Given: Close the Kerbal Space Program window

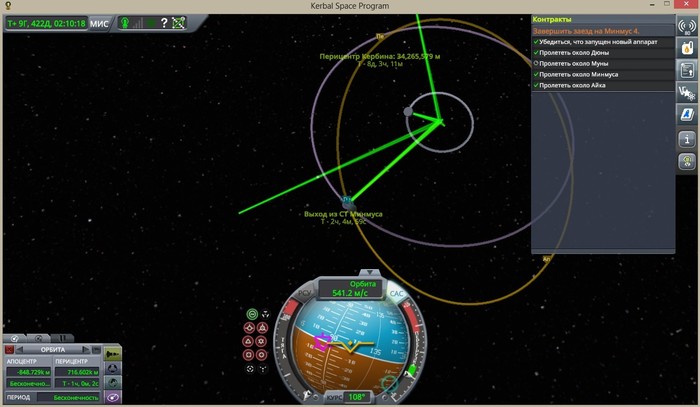Looking at the screenshot, I should coord(687,6).
